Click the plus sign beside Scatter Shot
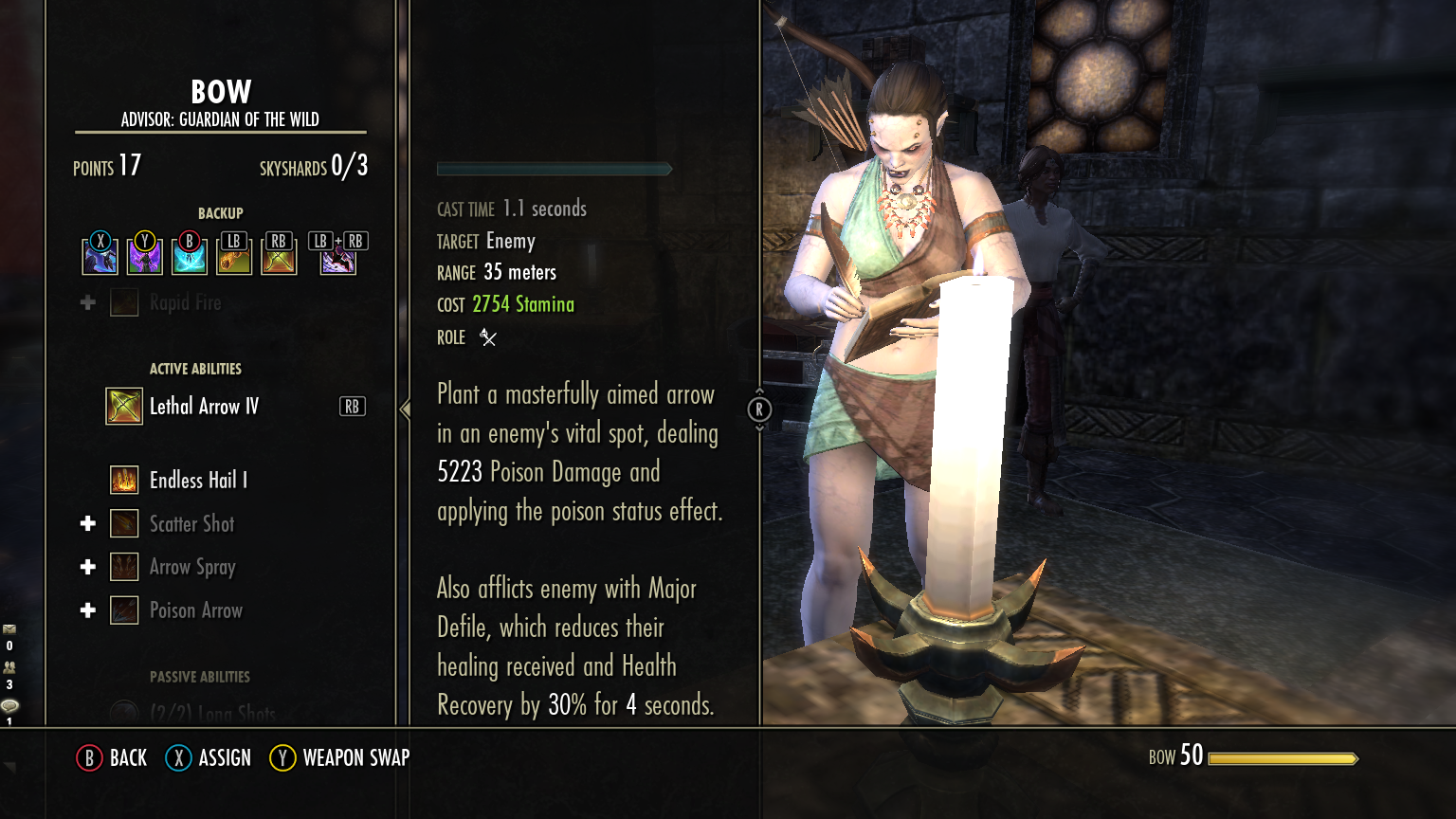This screenshot has width=1456, height=819. click(x=88, y=524)
